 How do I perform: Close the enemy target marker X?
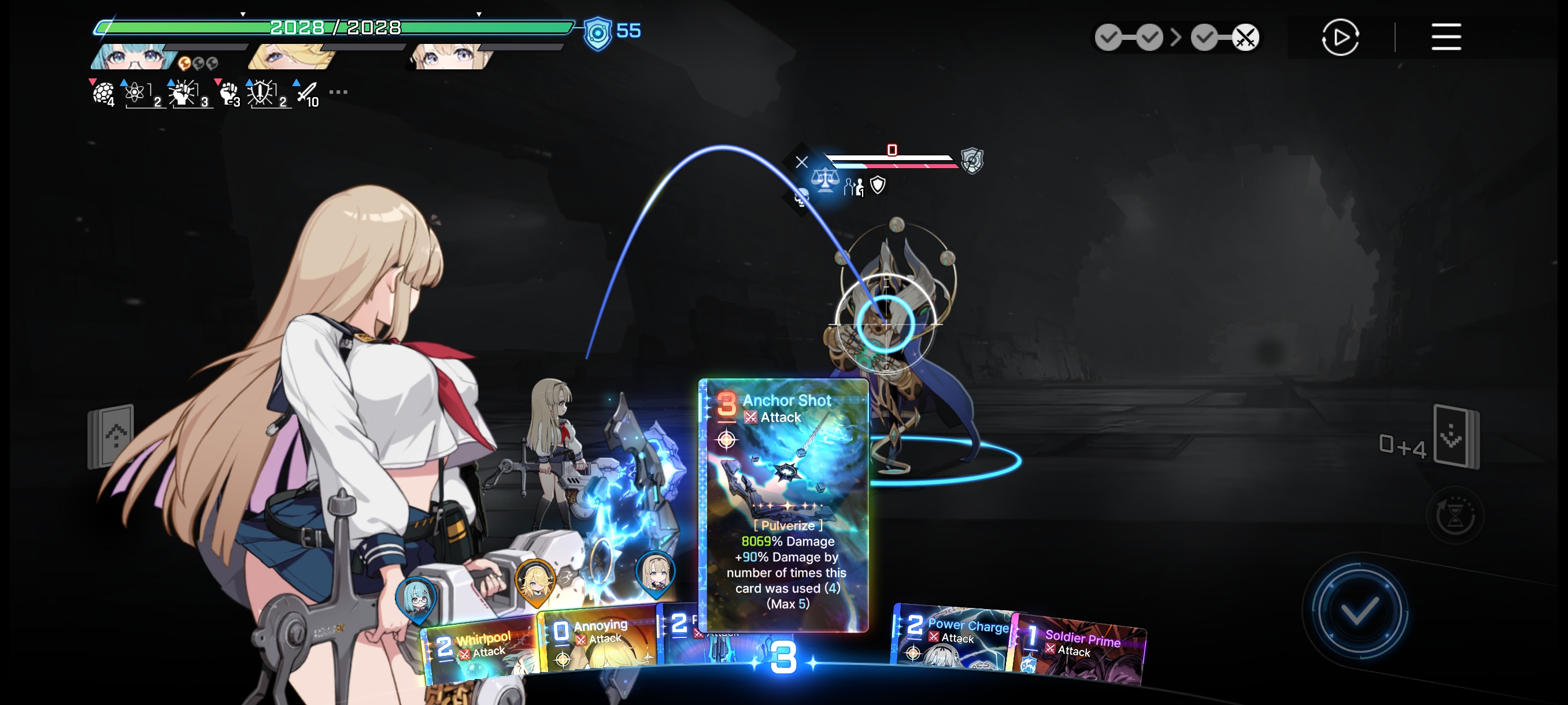(802, 162)
